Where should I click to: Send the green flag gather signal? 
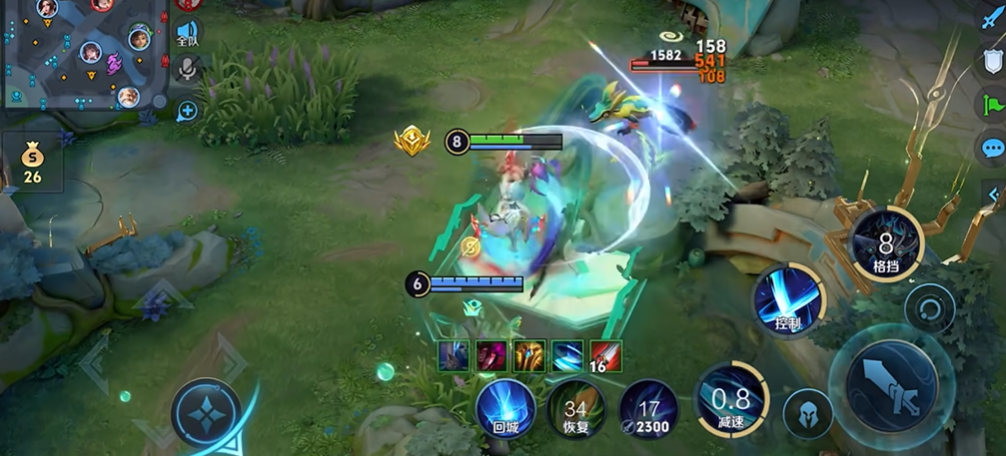[x=991, y=104]
